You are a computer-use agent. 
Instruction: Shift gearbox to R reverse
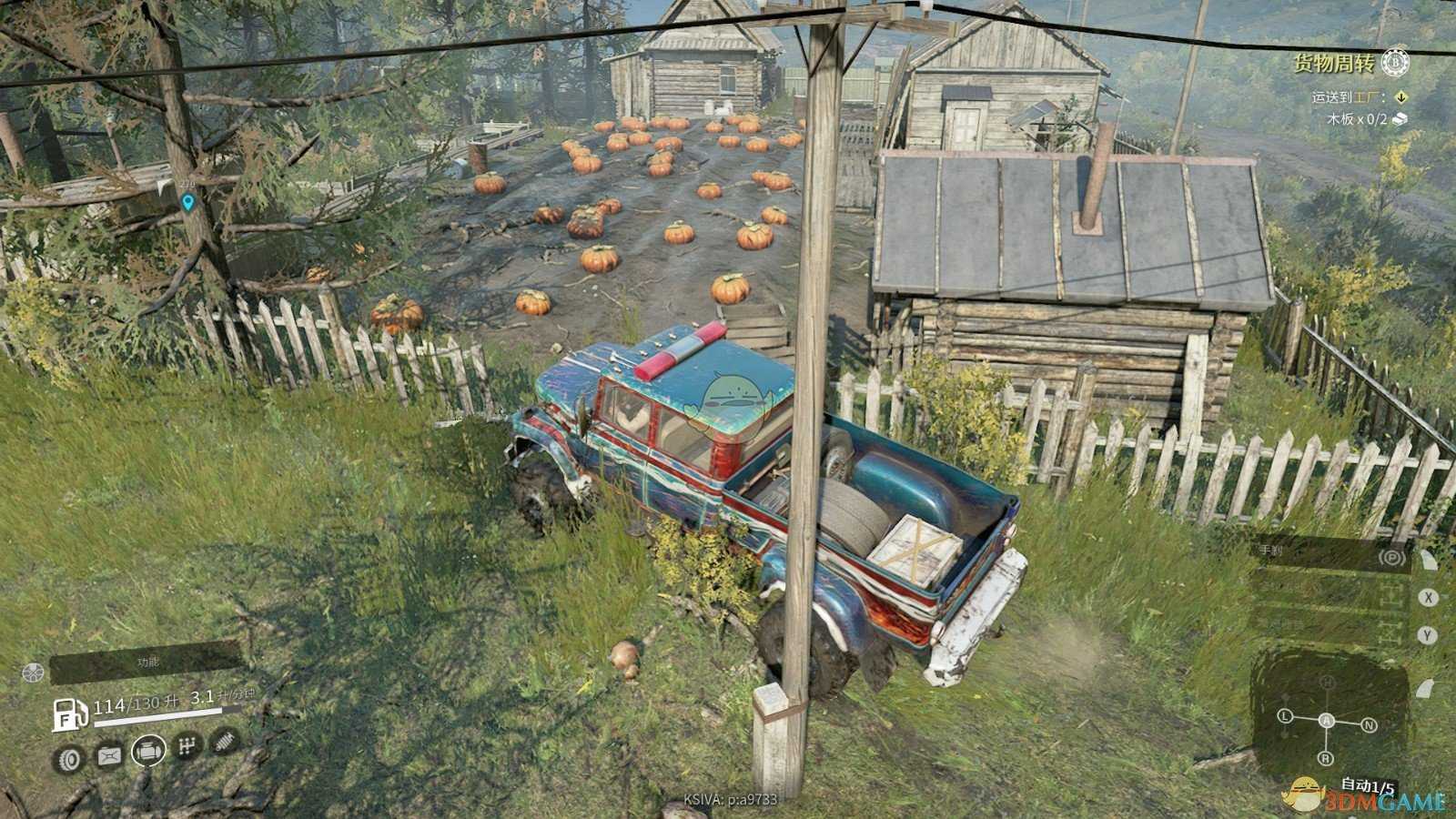coord(1326,758)
